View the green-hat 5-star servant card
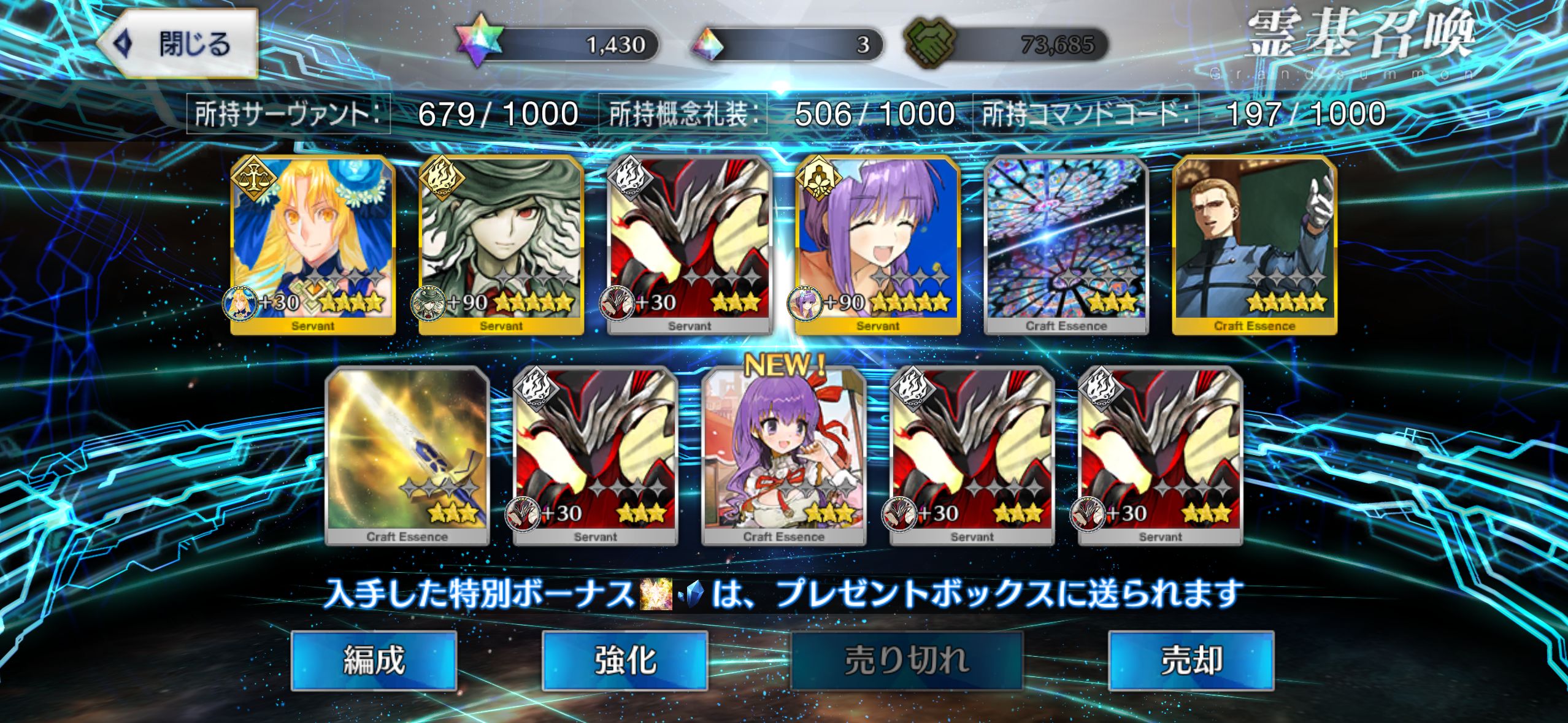This screenshot has height=723, width=1568. pos(501,244)
